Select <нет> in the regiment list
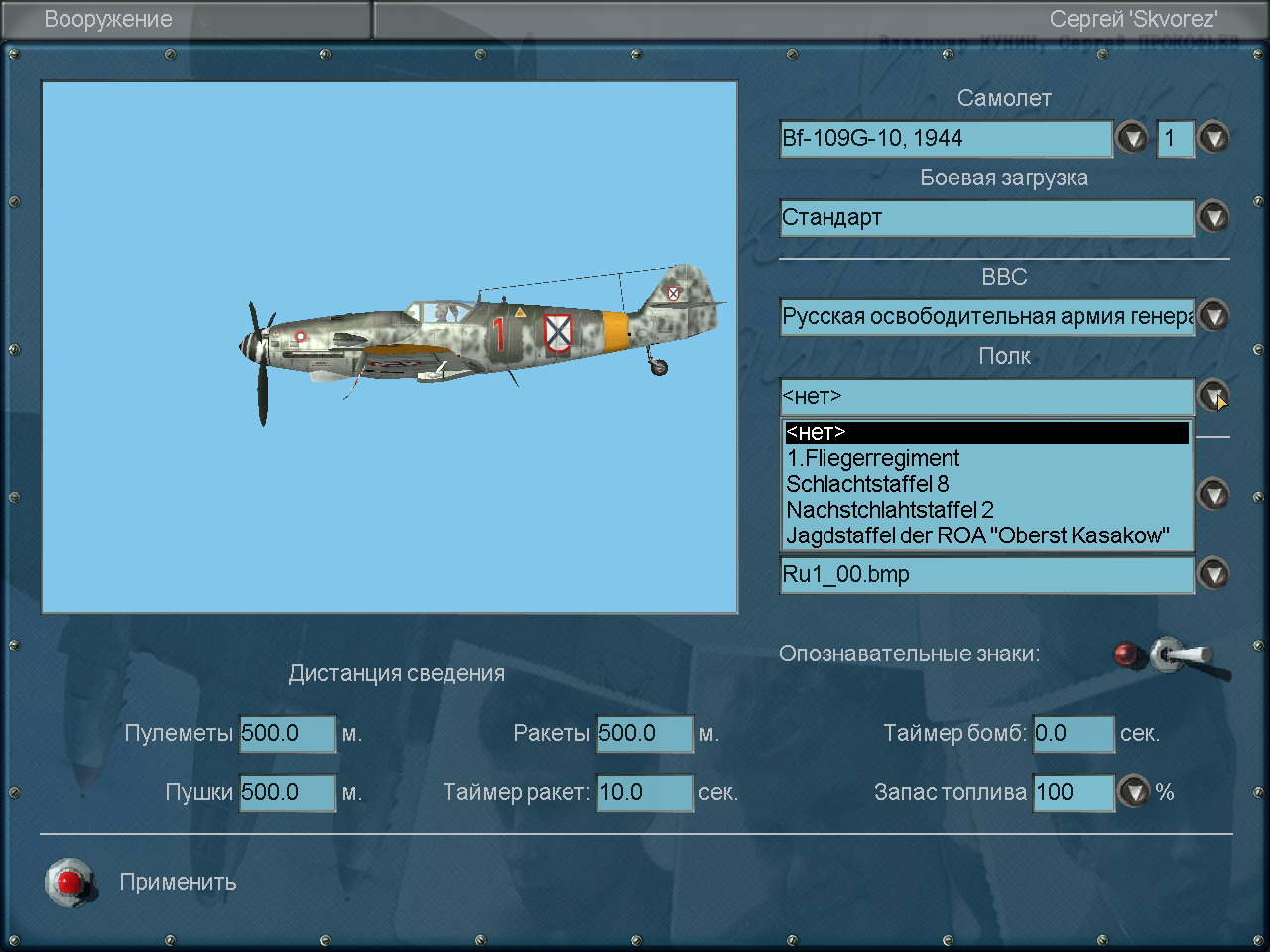This screenshot has width=1270, height=952. click(x=986, y=433)
